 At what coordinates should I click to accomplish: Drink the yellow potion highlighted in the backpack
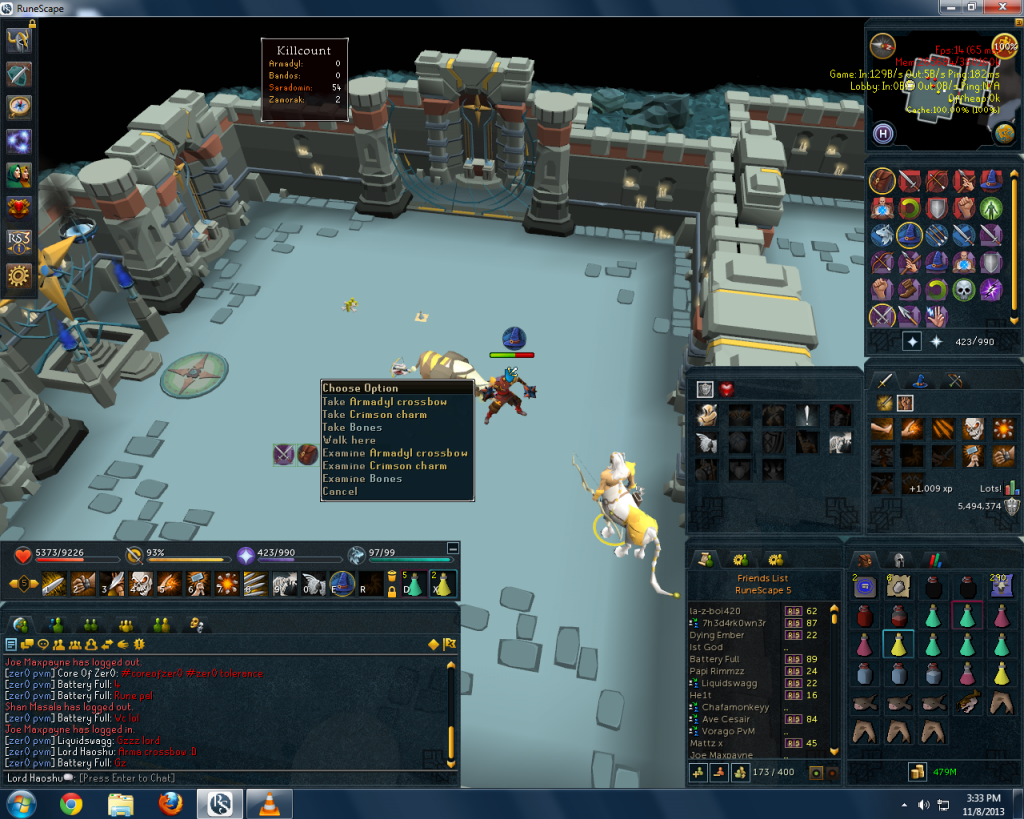(899, 645)
